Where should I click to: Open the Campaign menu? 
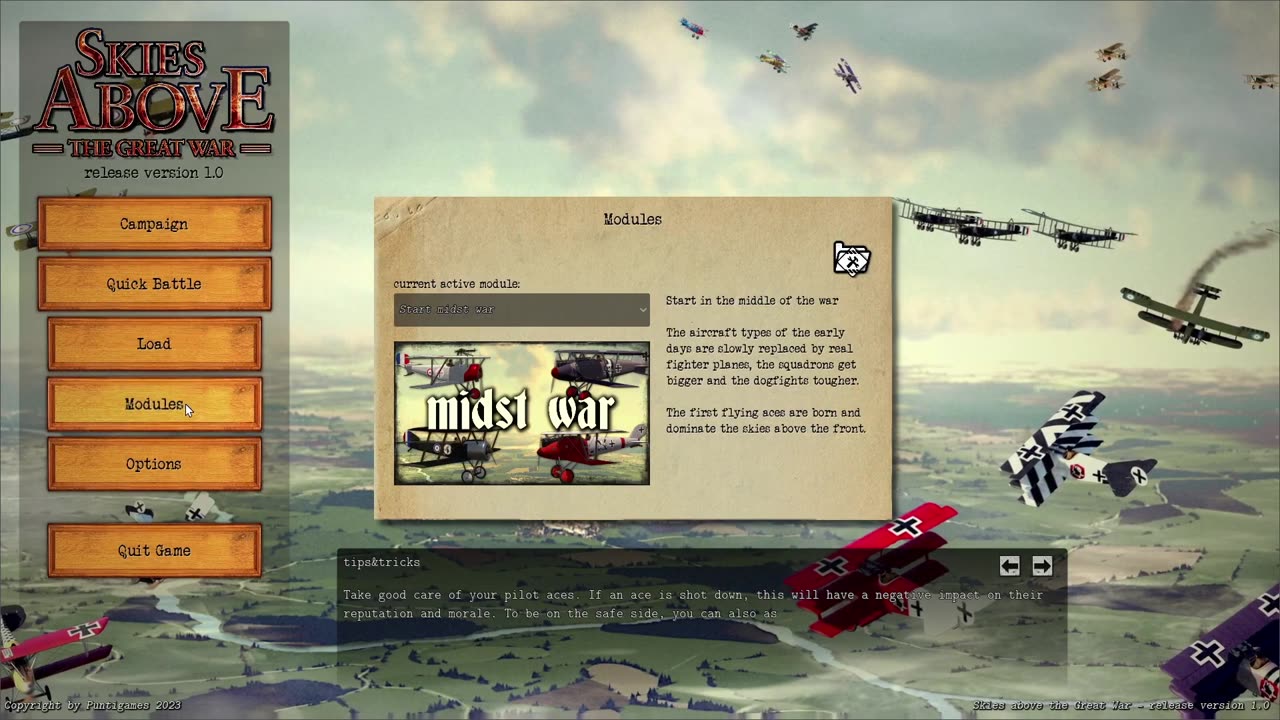(154, 224)
